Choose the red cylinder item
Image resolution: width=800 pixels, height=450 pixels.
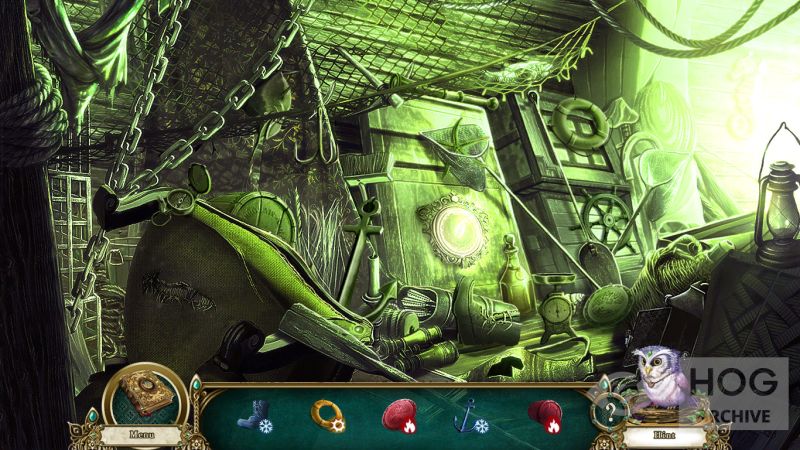[x=543, y=413]
